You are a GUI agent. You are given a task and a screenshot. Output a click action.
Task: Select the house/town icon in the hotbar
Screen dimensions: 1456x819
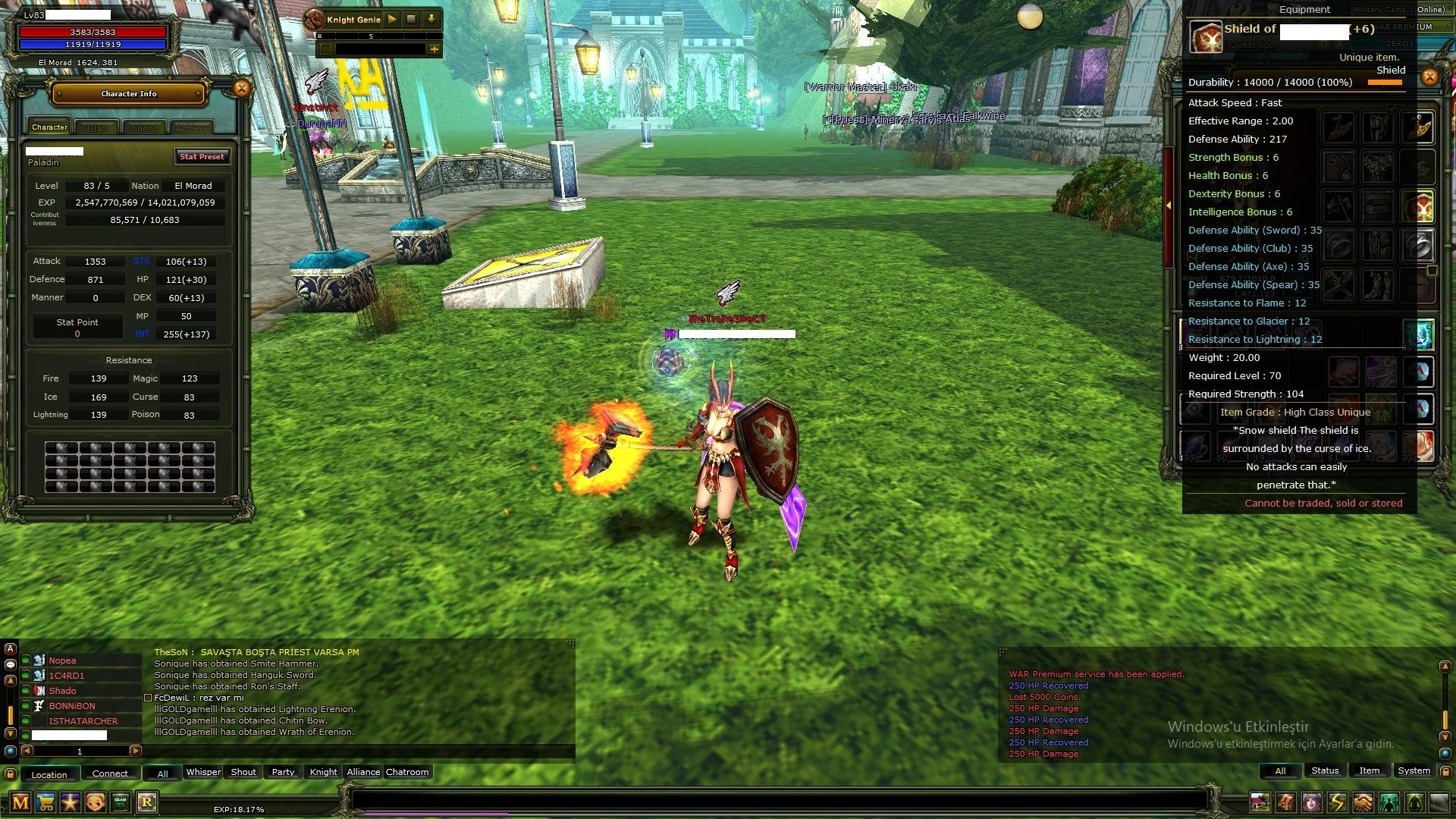coord(1260,802)
